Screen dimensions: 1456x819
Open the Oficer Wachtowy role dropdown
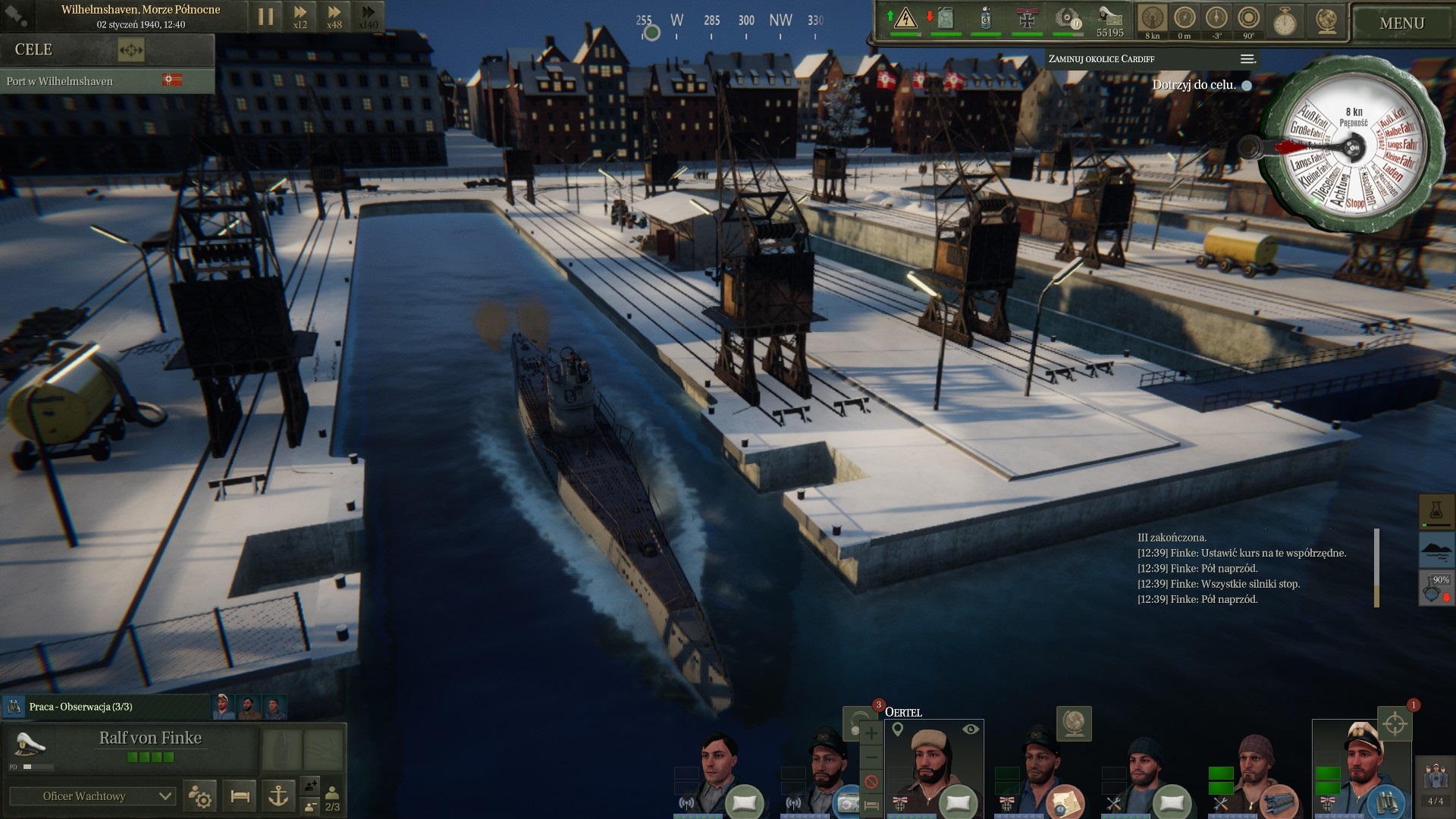click(x=93, y=796)
